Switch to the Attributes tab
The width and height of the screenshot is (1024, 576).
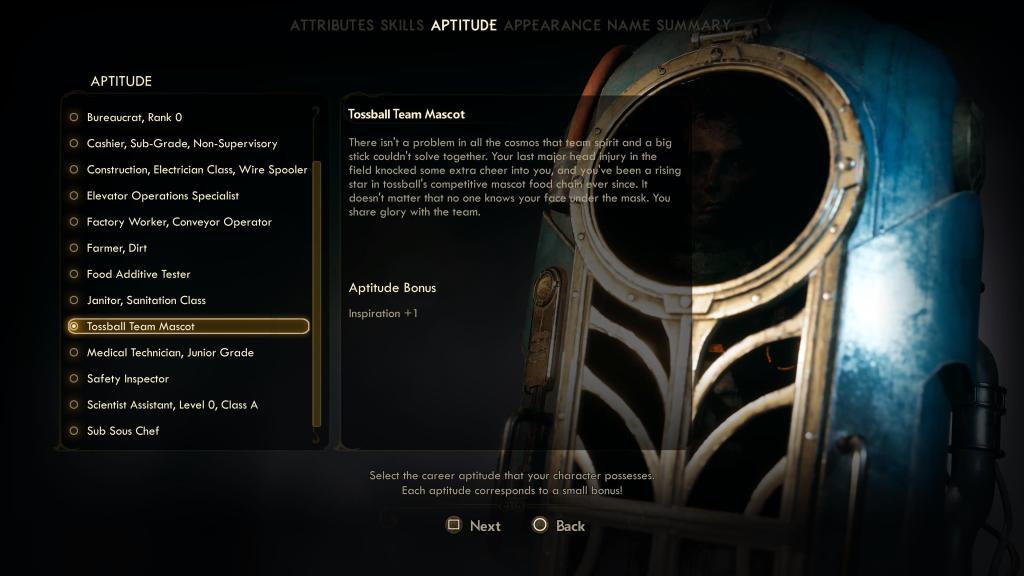(x=332, y=25)
